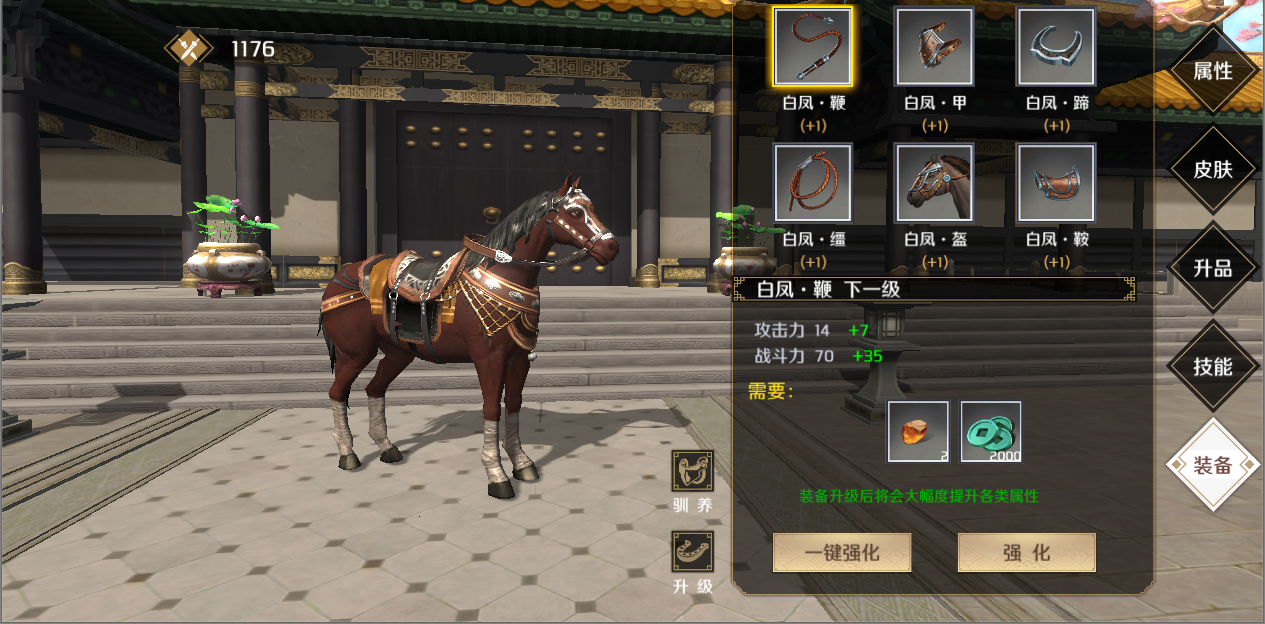Click the 一键强化 one-click enhance button
The width and height of the screenshot is (1265, 624).
(842, 552)
